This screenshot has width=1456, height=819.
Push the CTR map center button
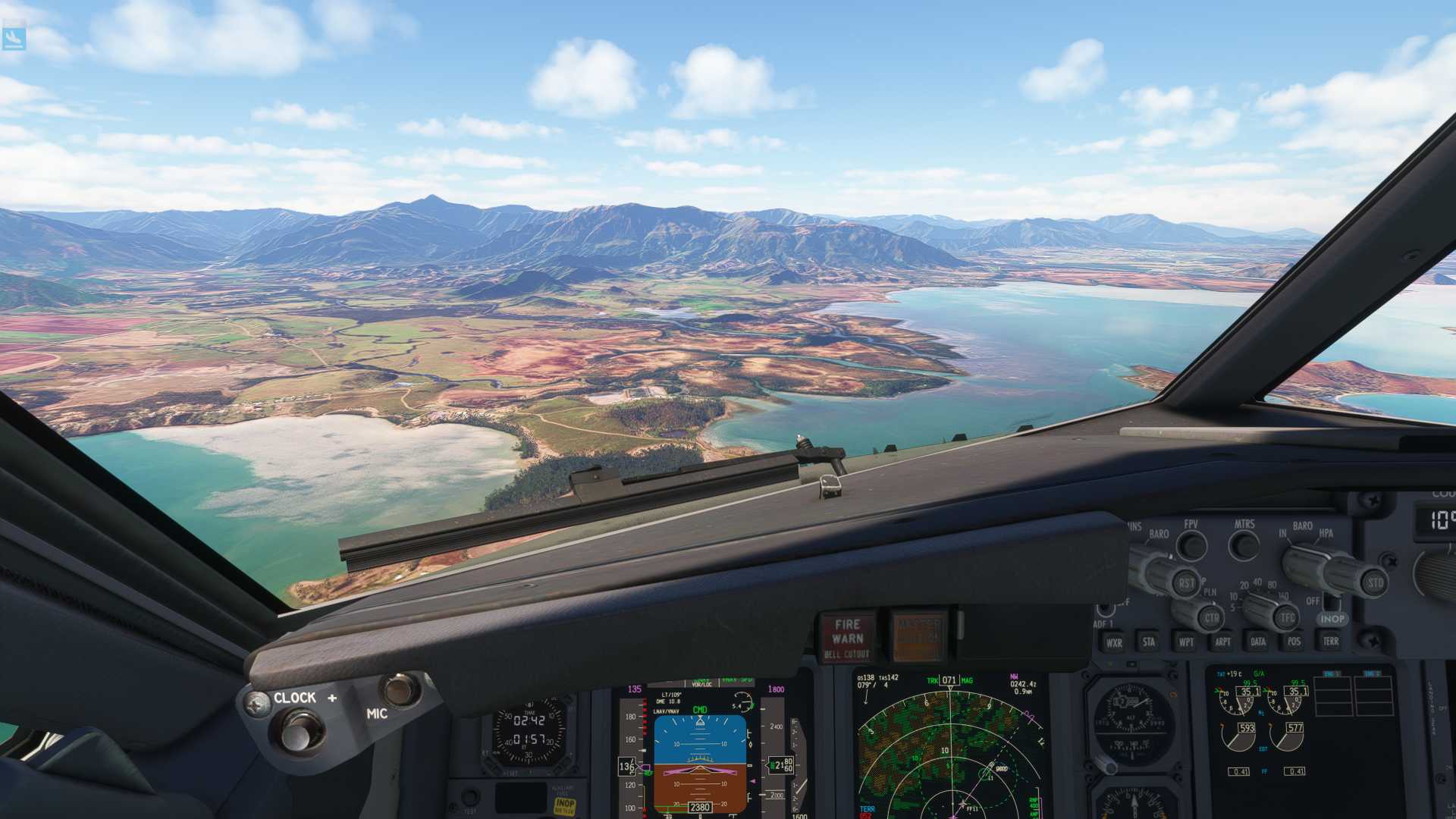click(x=1211, y=617)
